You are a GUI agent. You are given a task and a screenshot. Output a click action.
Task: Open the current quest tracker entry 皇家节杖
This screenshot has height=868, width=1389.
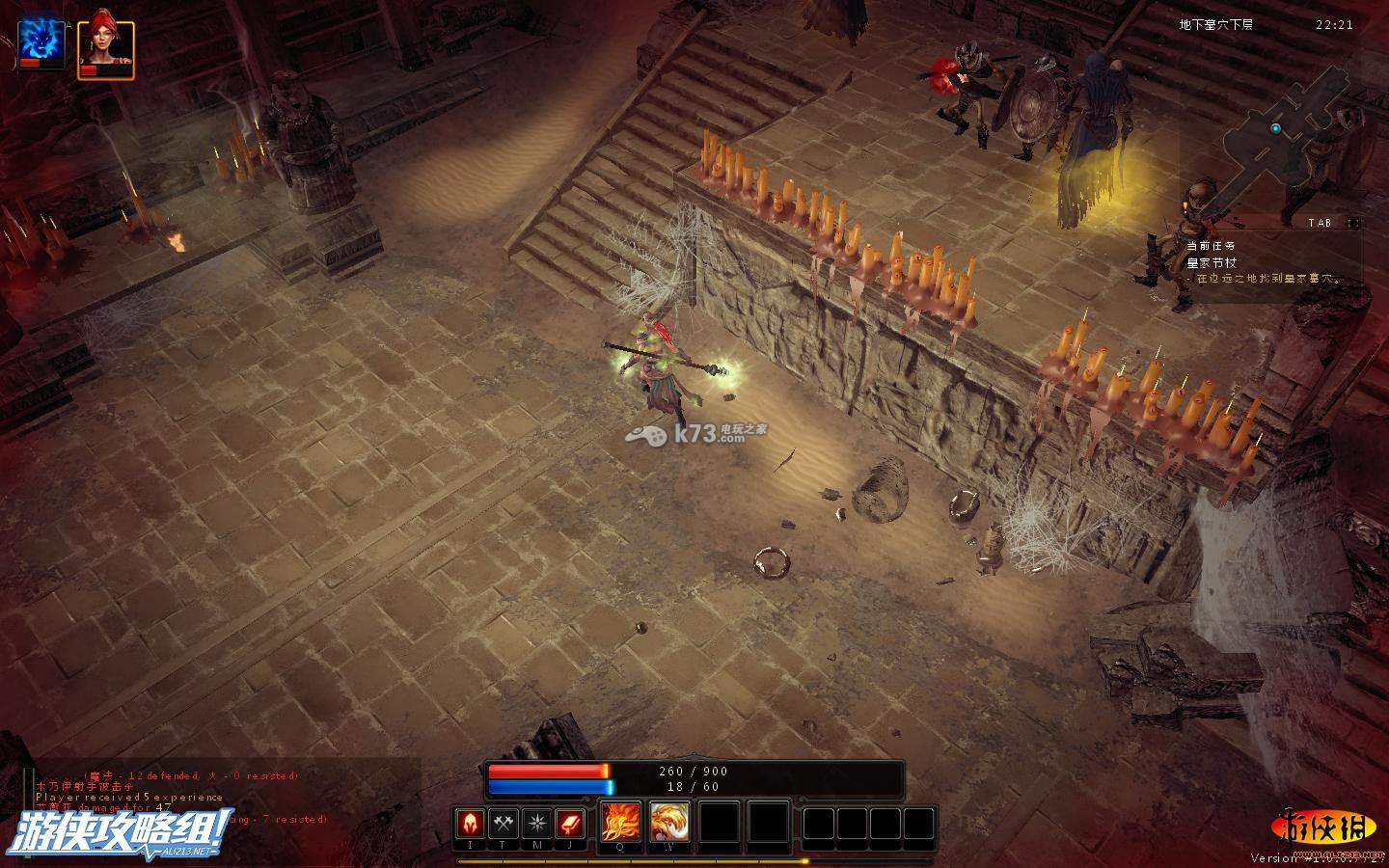pyautogui.click(x=1212, y=262)
